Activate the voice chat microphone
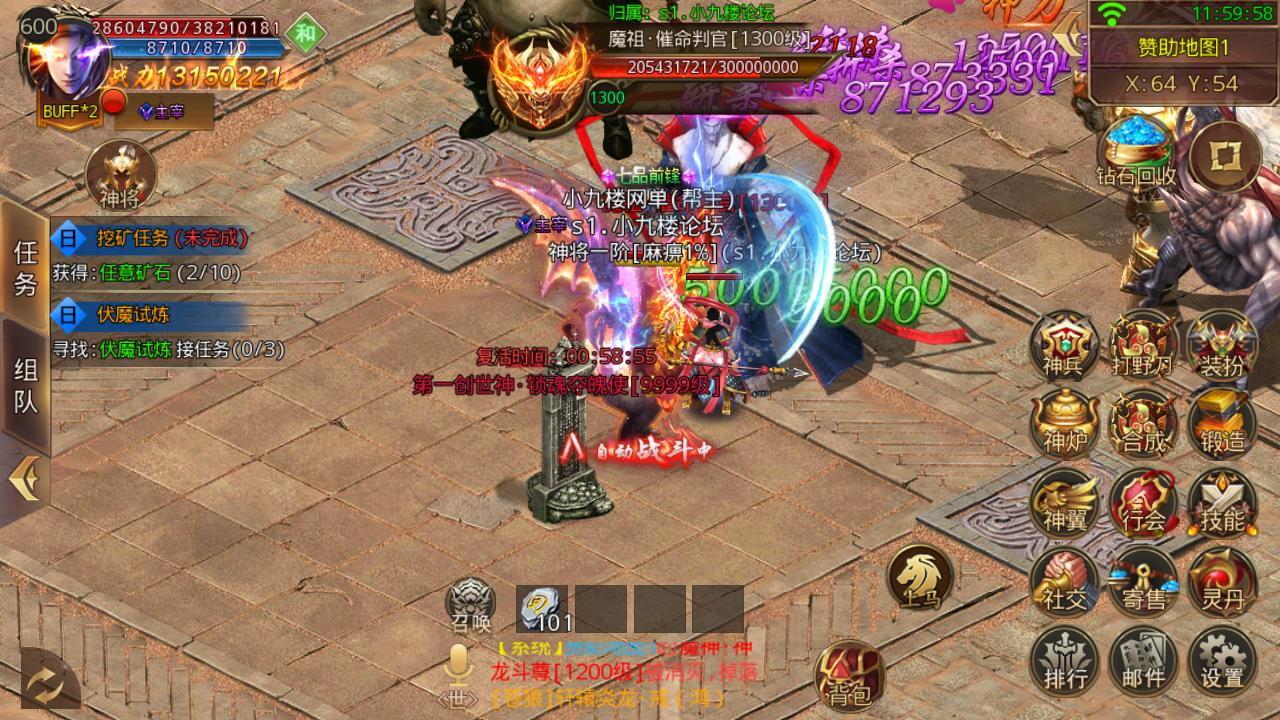 458,665
